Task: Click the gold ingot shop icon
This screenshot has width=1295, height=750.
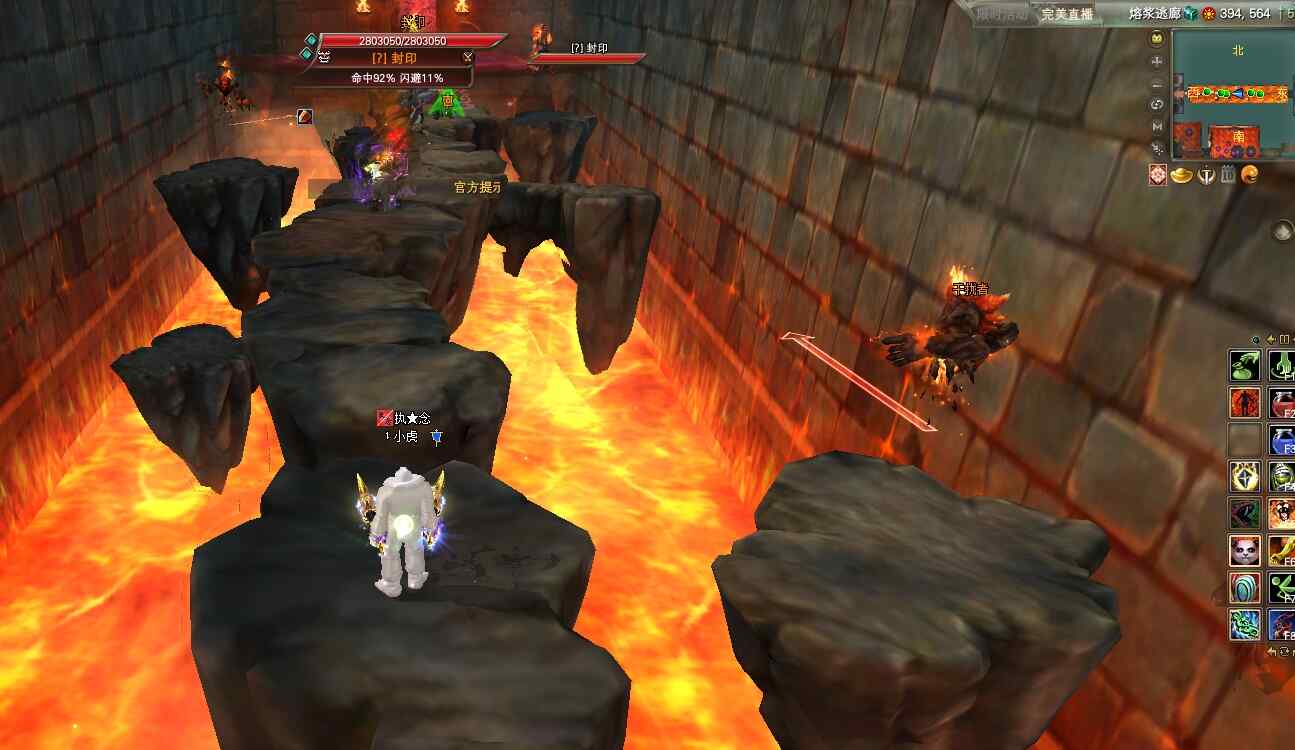Action: 1184,176
